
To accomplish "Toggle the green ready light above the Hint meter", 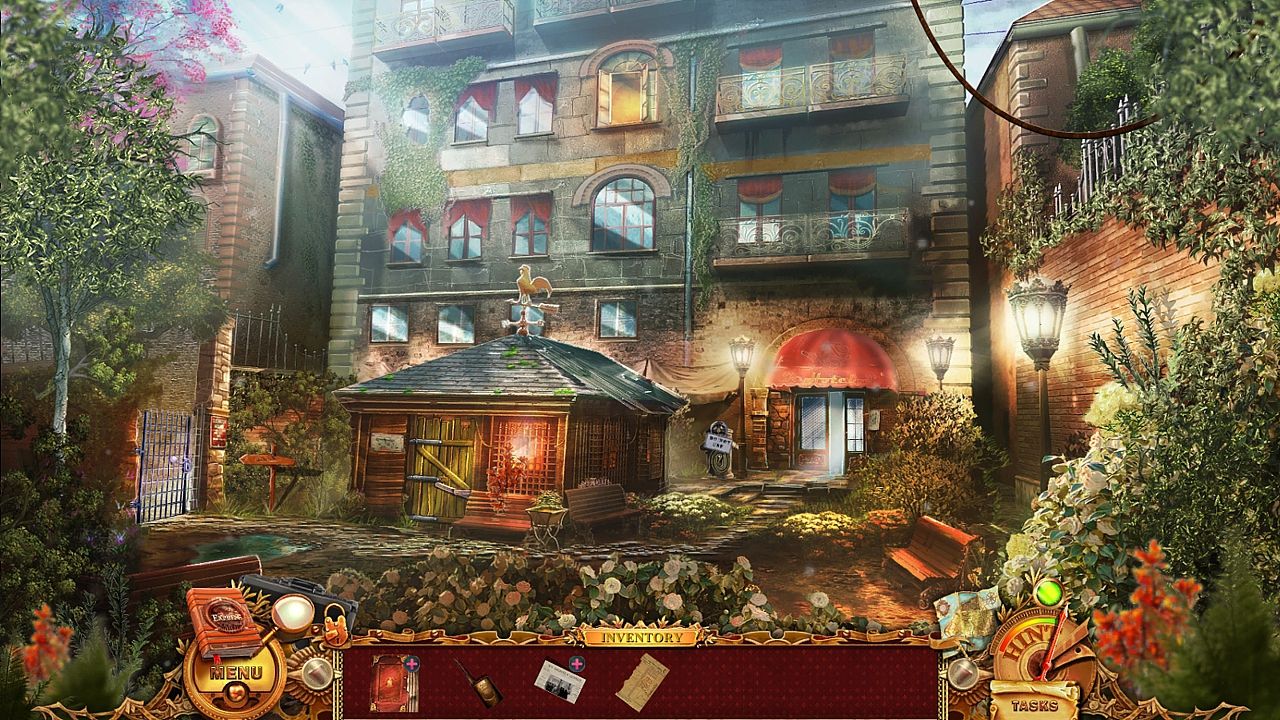I will click(x=1048, y=592).
